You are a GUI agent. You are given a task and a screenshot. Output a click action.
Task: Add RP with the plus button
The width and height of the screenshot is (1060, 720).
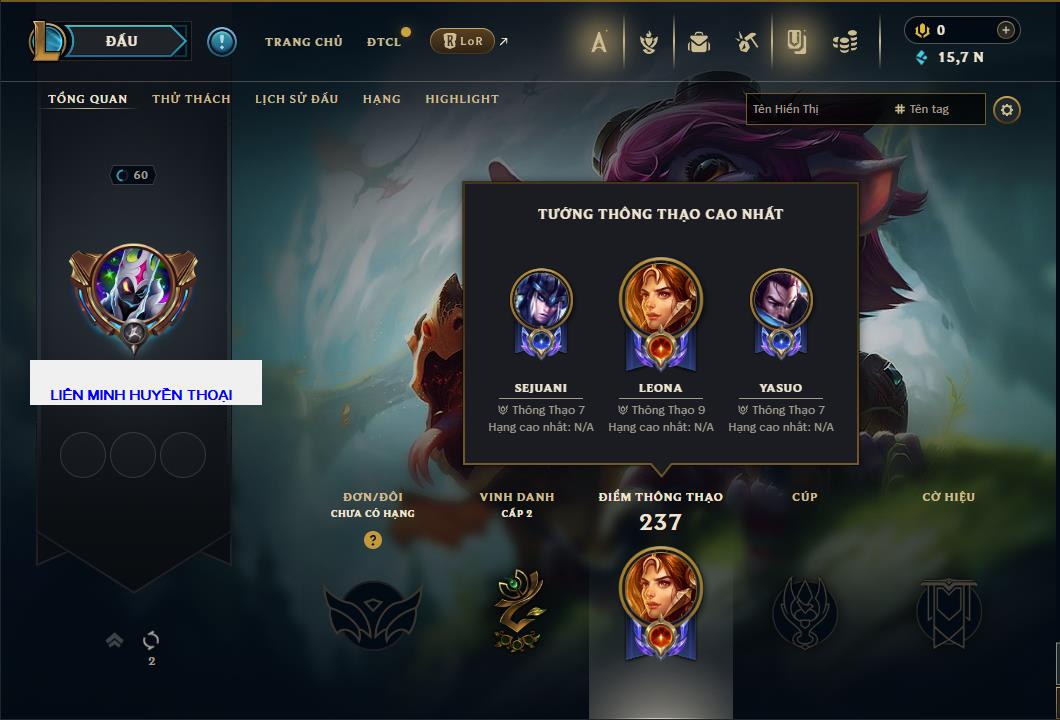[x=1006, y=30]
